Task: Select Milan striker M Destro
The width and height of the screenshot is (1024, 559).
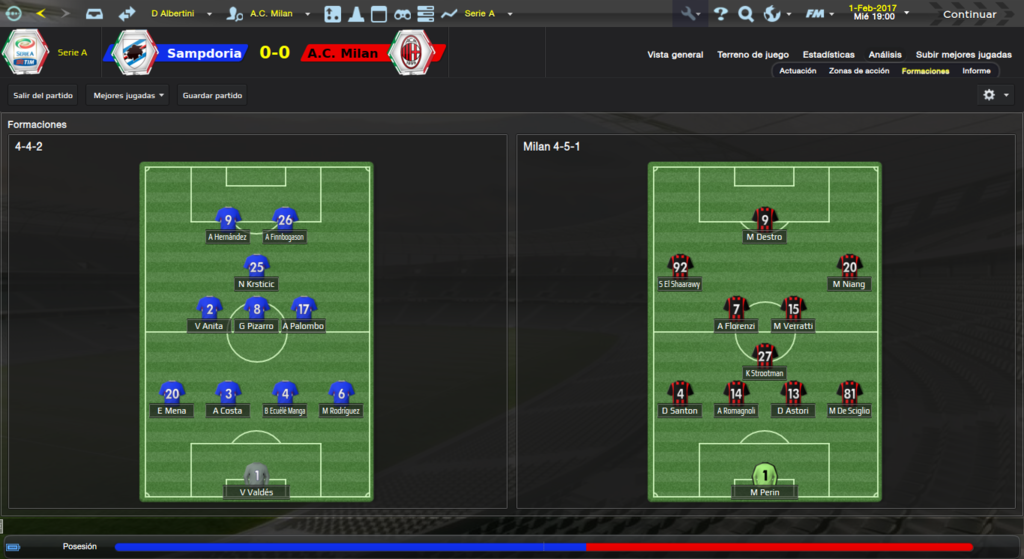Action: tap(765, 226)
